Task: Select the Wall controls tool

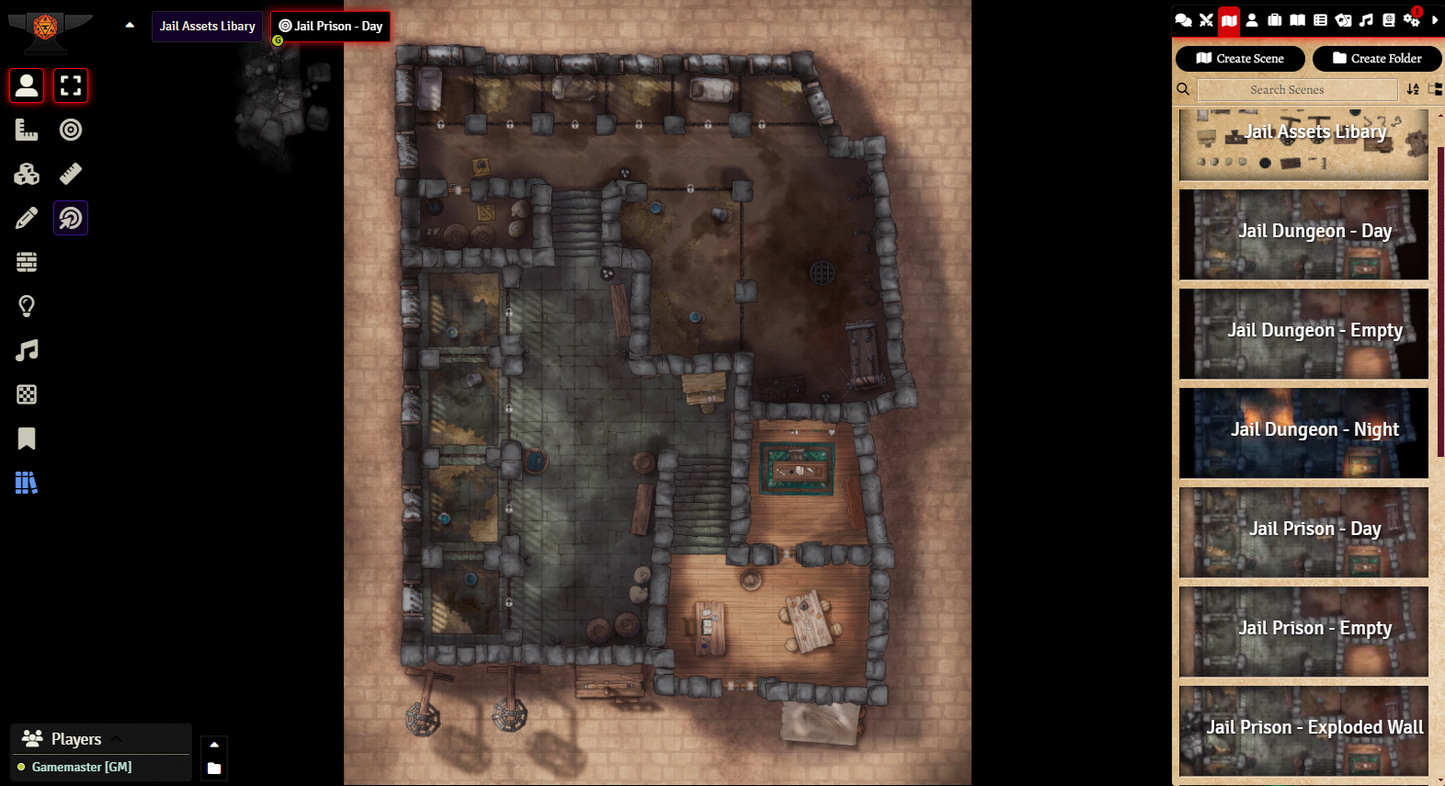Action: point(26,261)
